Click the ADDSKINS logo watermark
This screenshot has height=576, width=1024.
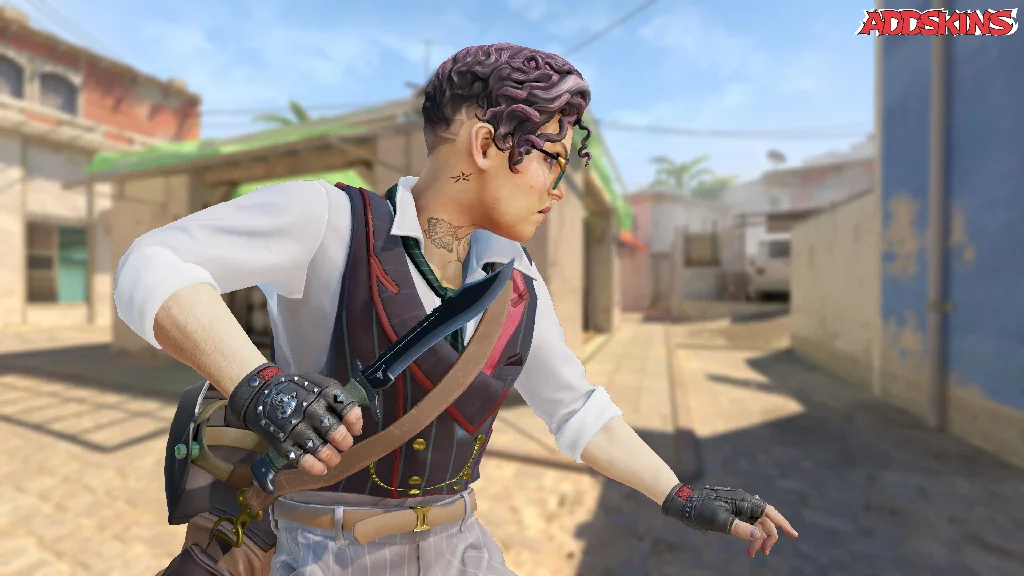click(x=936, y=22)
